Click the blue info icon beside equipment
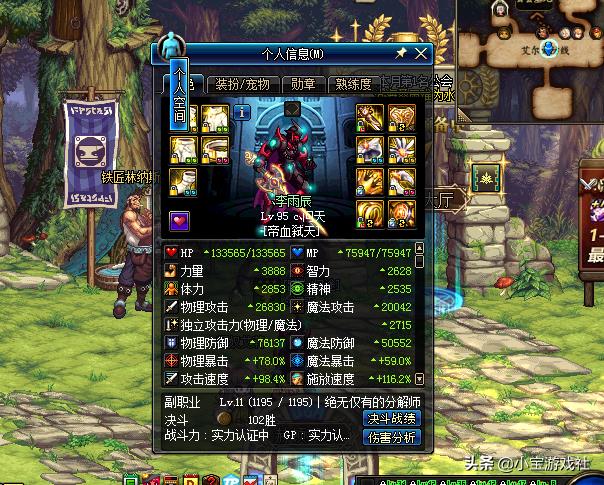This screenshot has height=485, width=604. coord(241,113)
